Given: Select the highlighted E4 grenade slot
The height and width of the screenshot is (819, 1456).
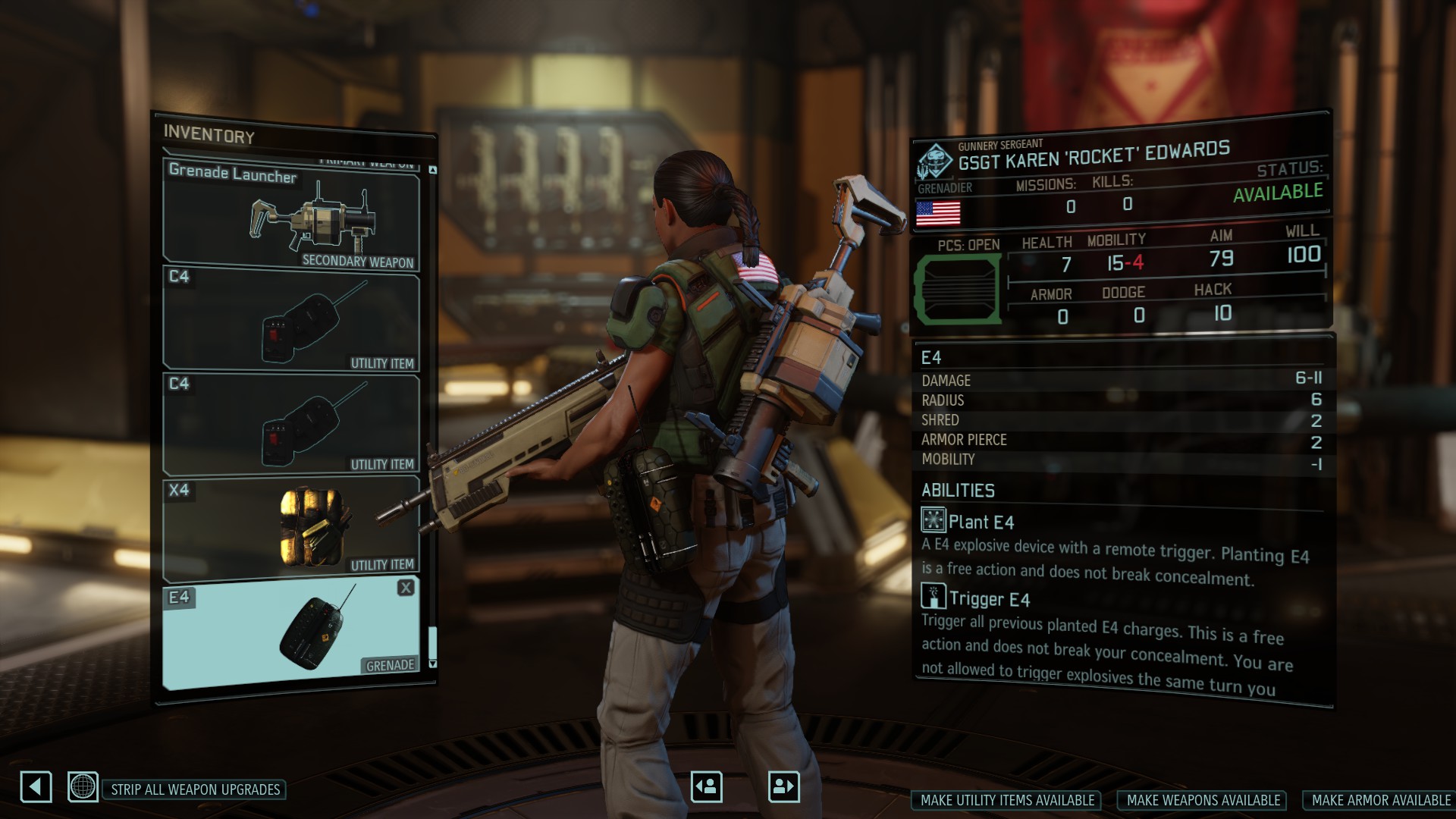Looking at the screenshot, I should (x=292, y=633).
